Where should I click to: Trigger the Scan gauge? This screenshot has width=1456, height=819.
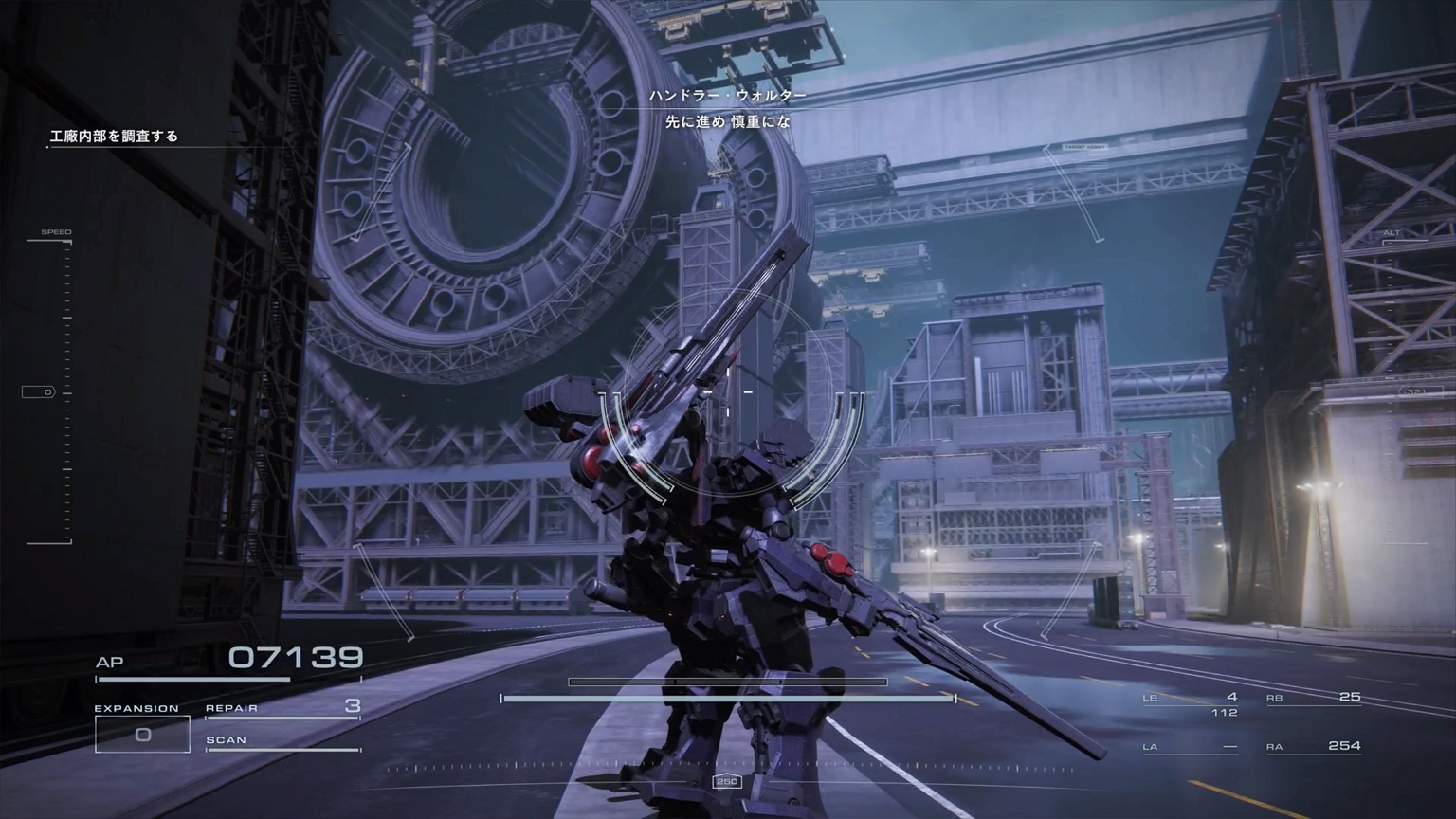(282, 741)
